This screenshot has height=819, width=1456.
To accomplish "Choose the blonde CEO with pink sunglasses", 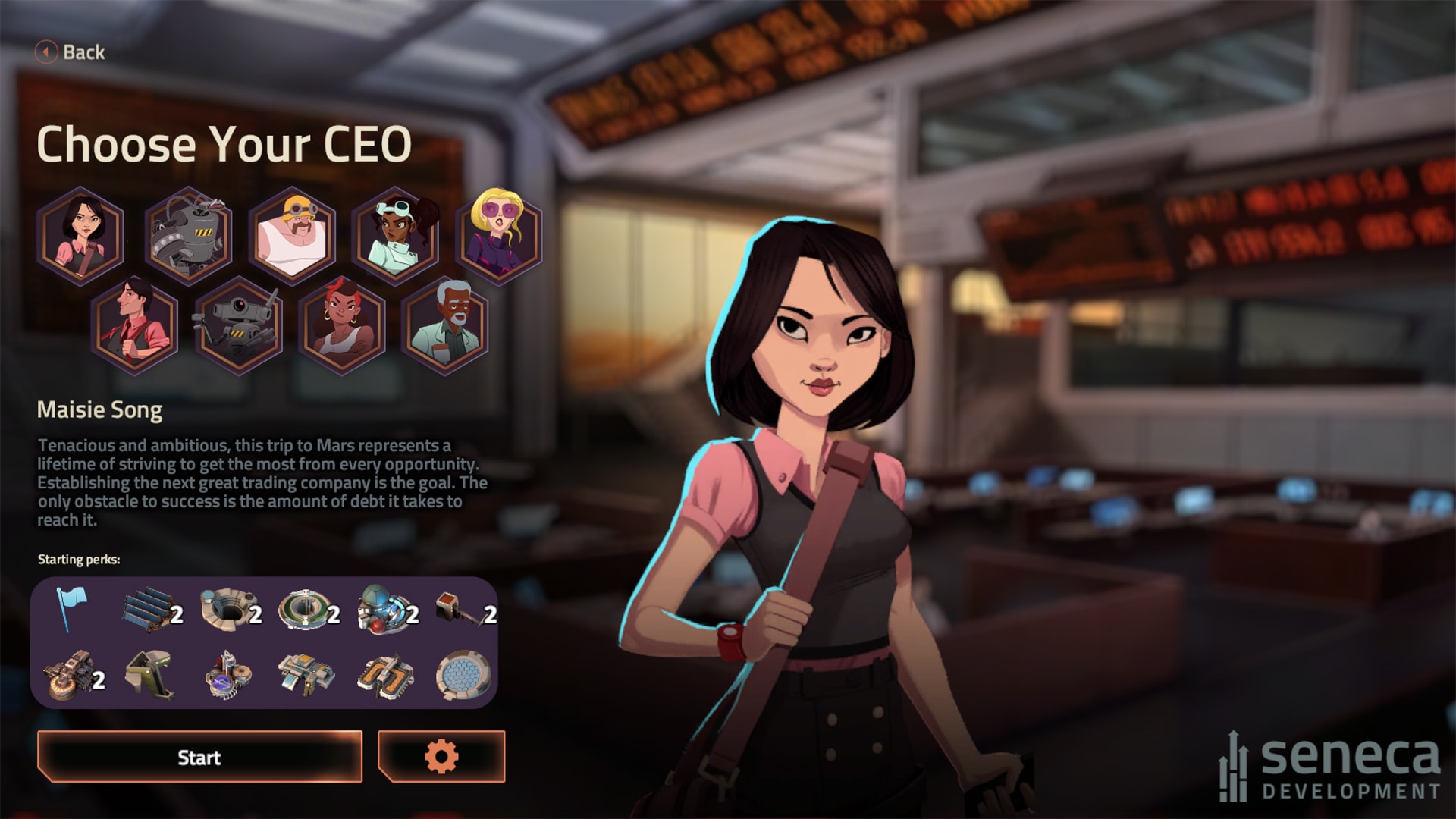I will click(498, 234).
